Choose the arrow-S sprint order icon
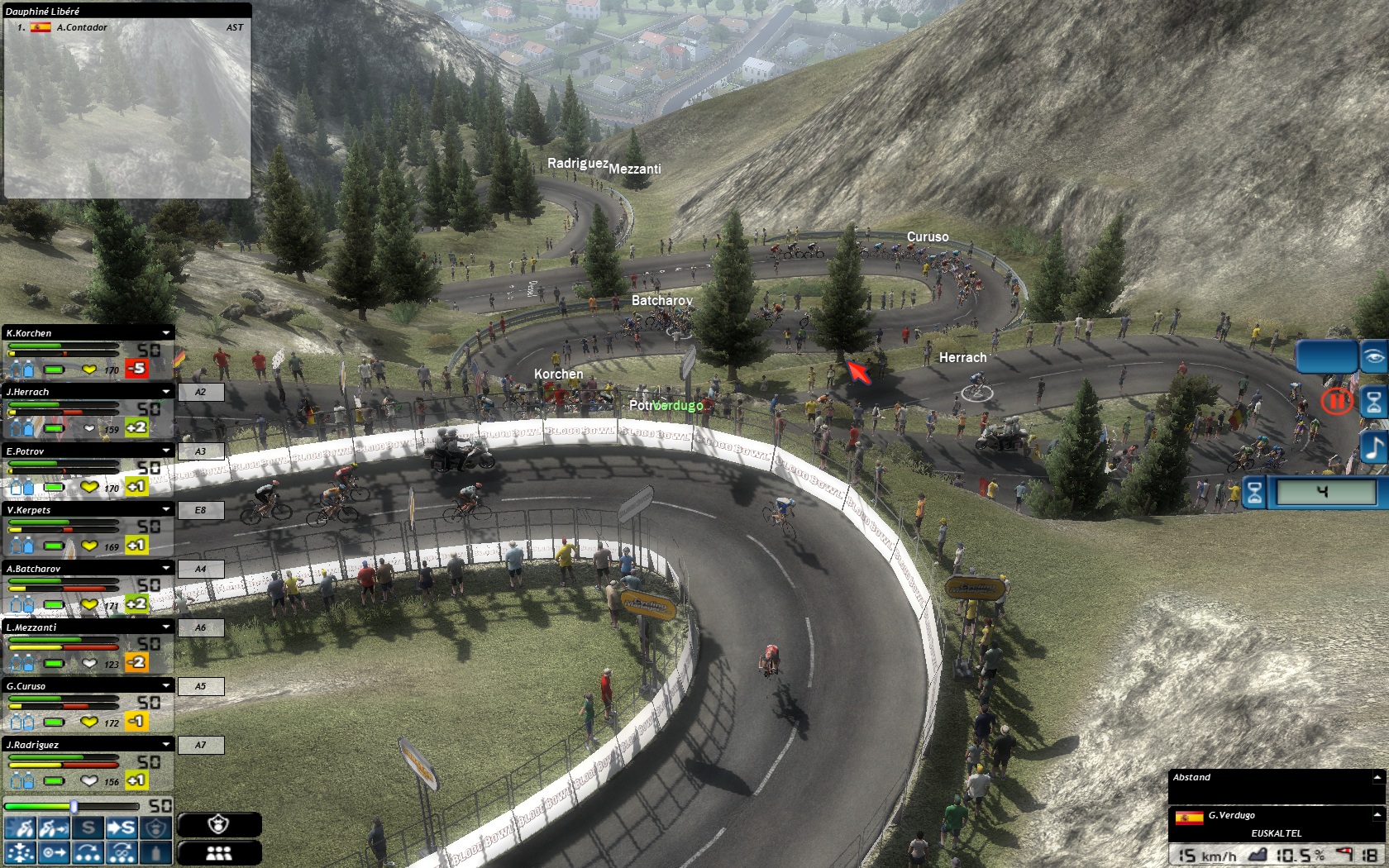 tap(121, 828)
